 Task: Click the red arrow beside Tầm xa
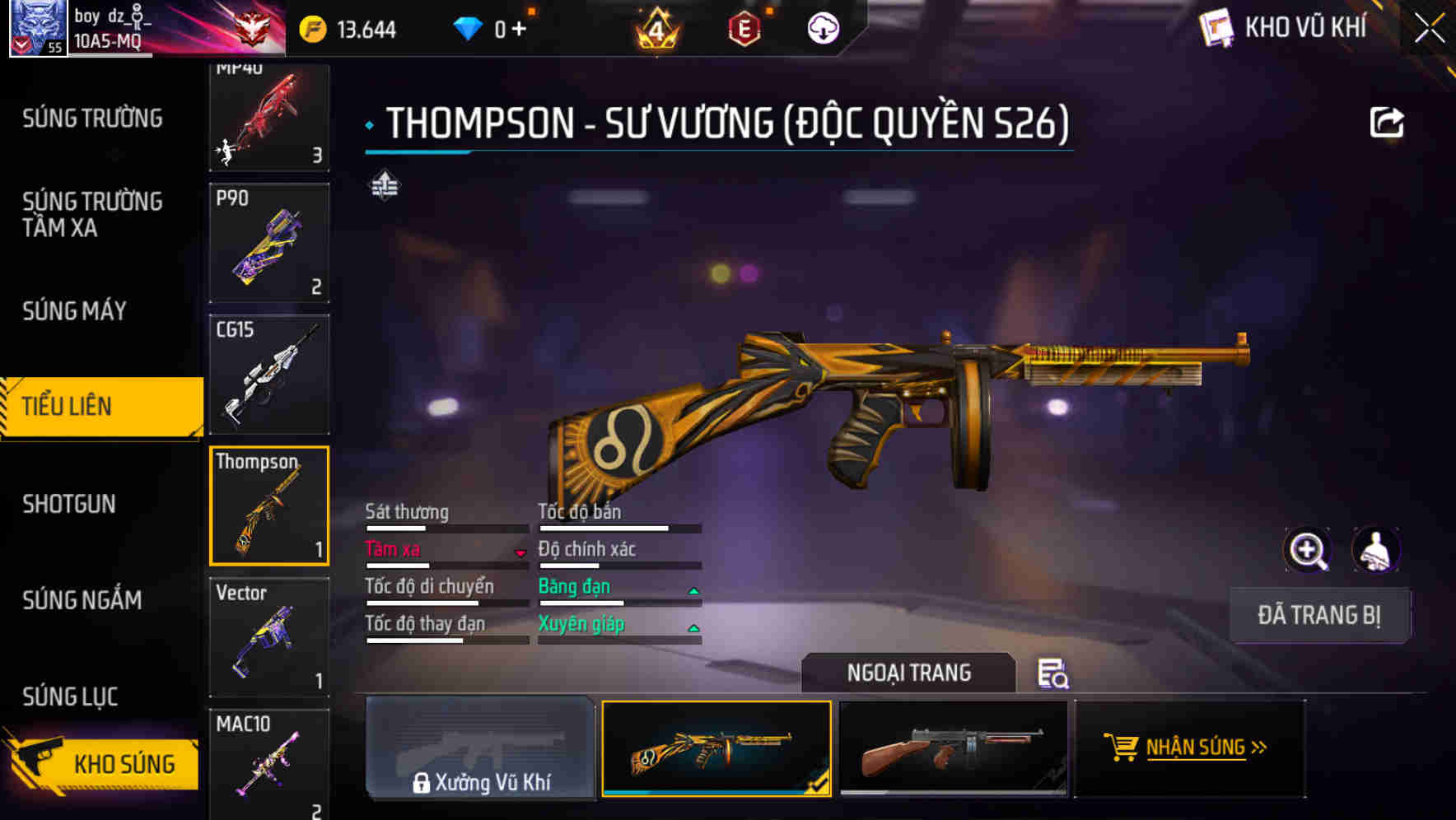pos(521,552)
